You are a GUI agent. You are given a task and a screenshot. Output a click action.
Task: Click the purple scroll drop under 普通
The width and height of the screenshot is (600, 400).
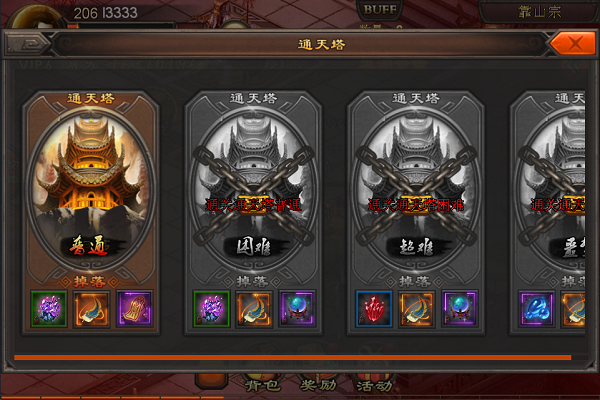pyautogui.click(x=135, y=307)
